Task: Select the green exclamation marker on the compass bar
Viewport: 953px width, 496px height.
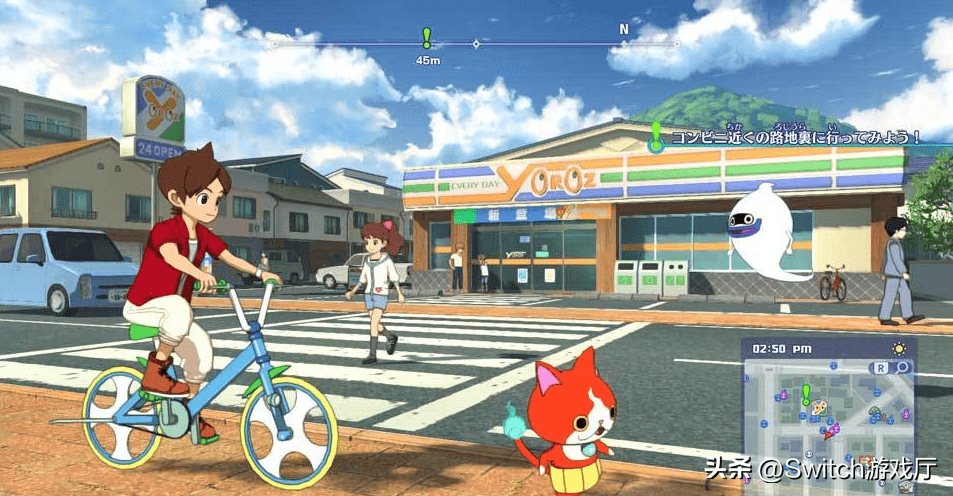Action: click(427, 38)
